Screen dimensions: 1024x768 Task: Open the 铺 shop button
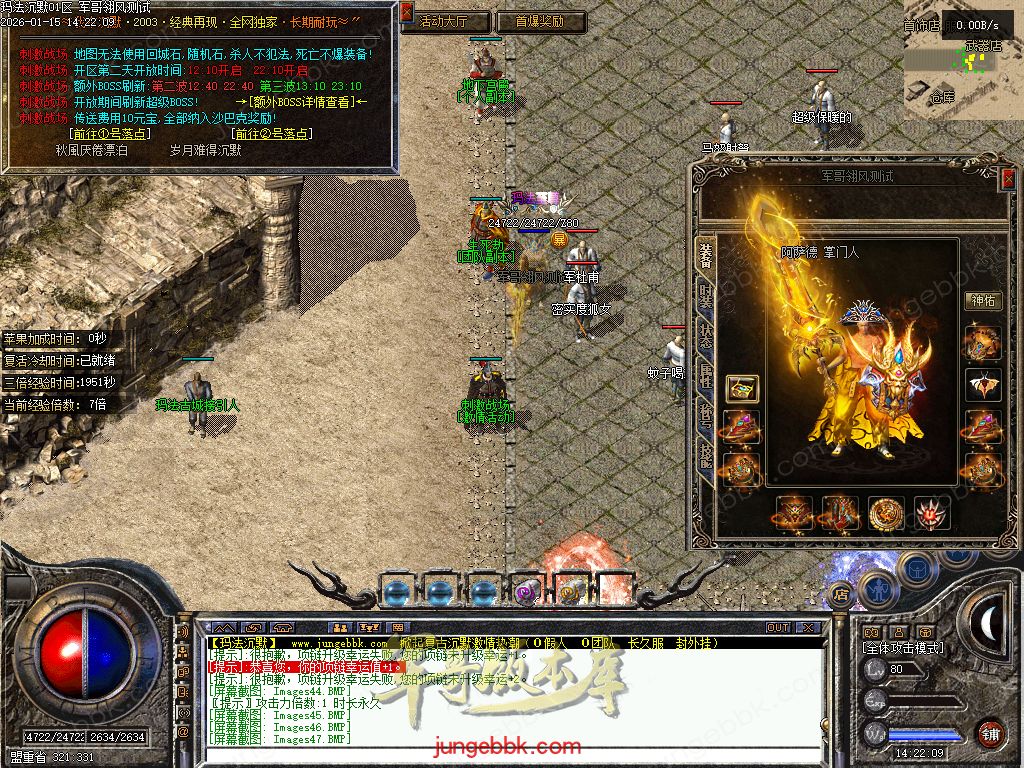[990, 733]
